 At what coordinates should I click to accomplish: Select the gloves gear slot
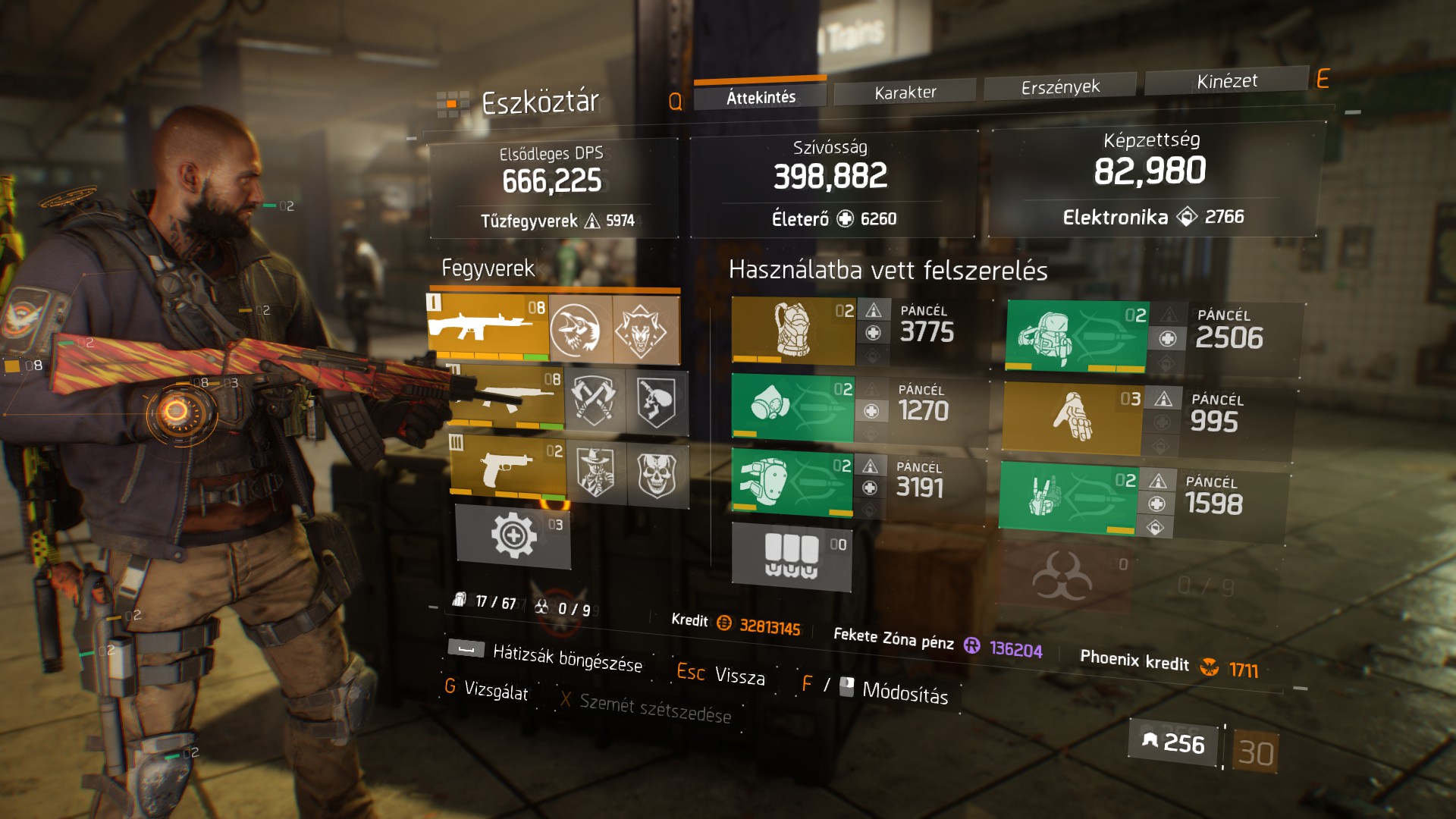pos(1072,418)
